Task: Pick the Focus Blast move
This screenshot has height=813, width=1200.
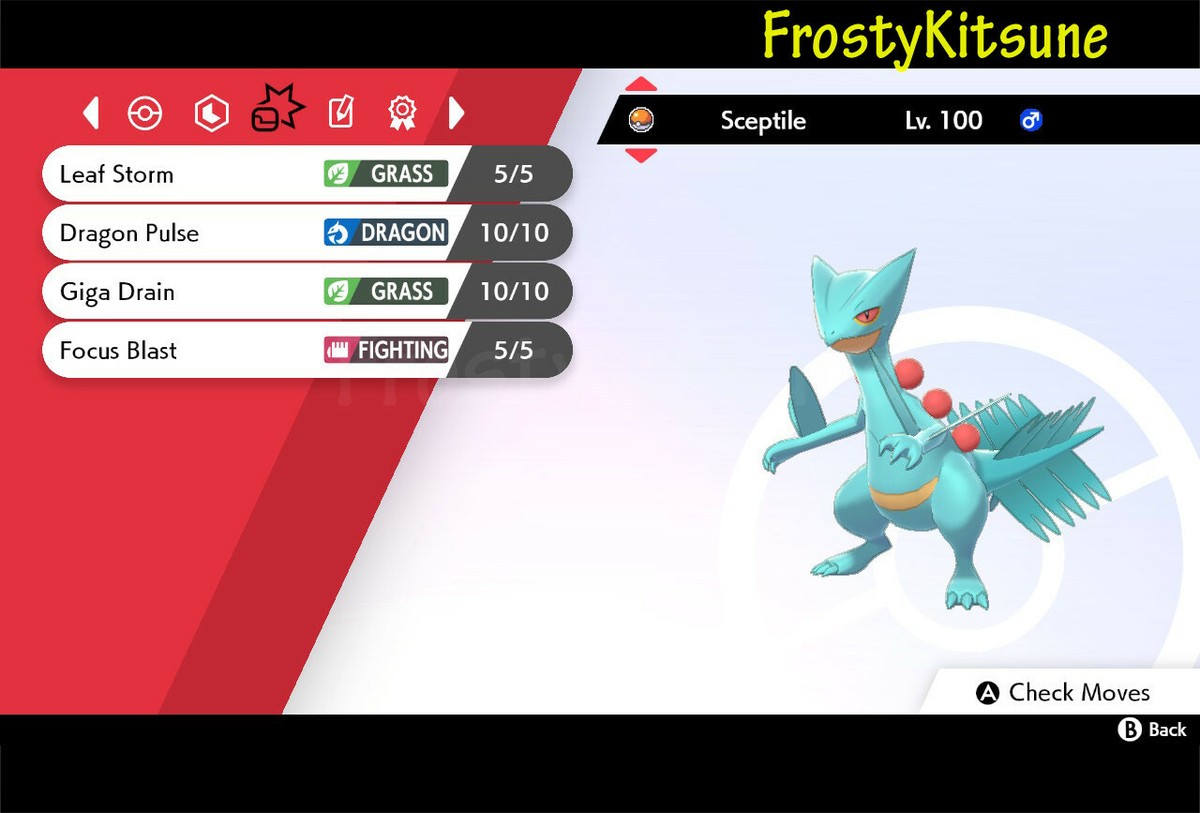Action: 300,351
